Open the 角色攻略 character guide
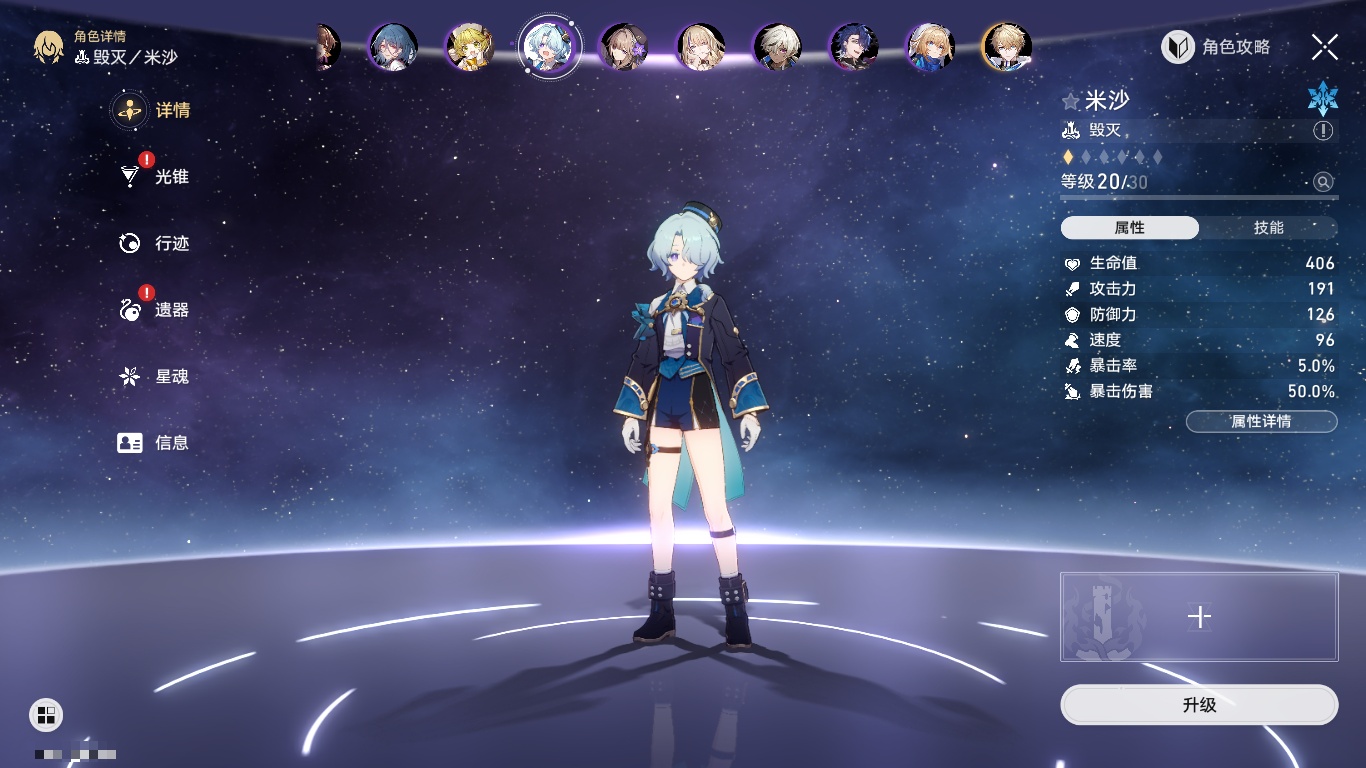The height and width of the screenshot is (768, 1366). click(1216, 47)
